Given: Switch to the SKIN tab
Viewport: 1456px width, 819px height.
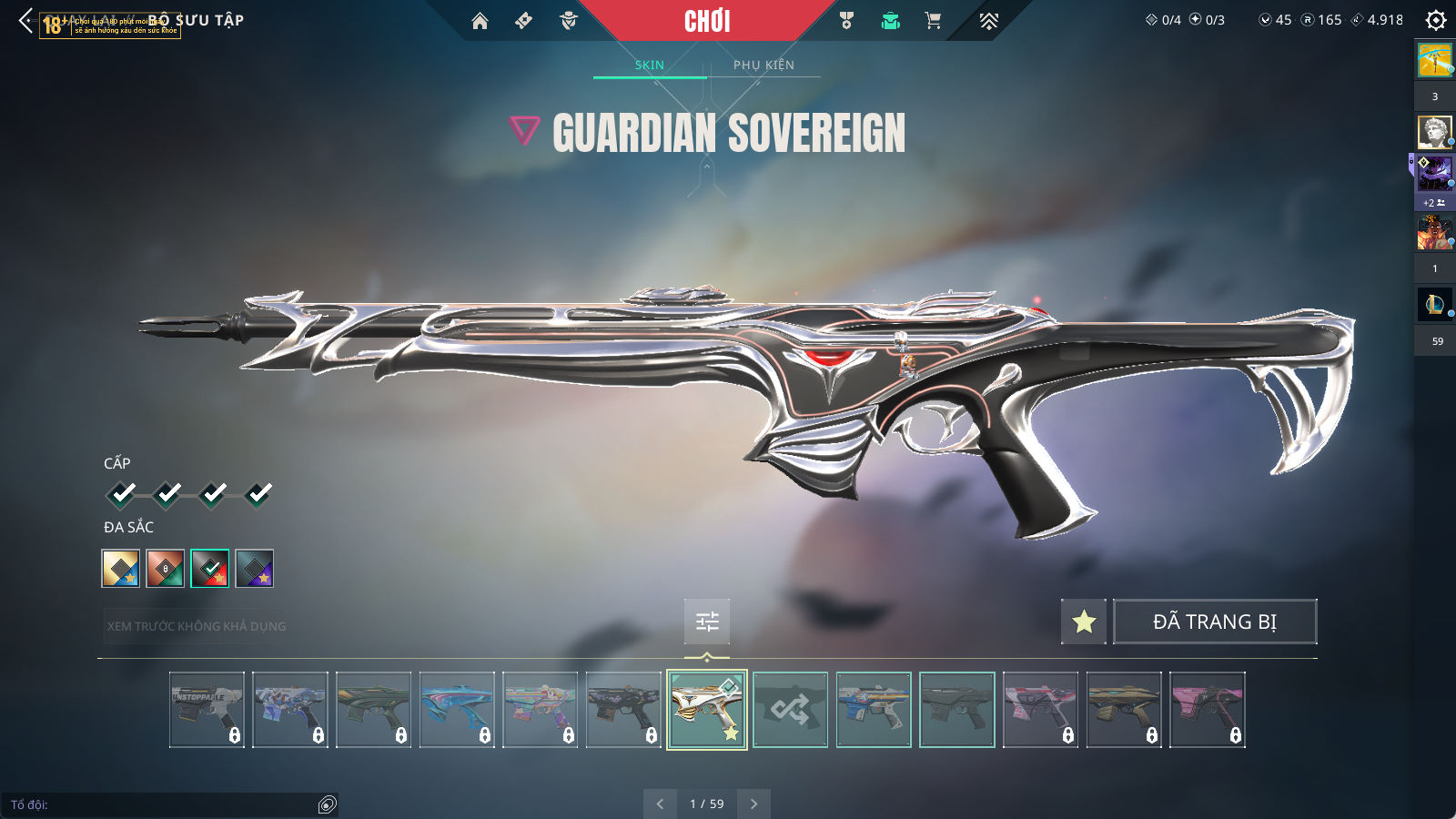Looking at the screenshot, I should pyautogui.click(x=650, y=65).
